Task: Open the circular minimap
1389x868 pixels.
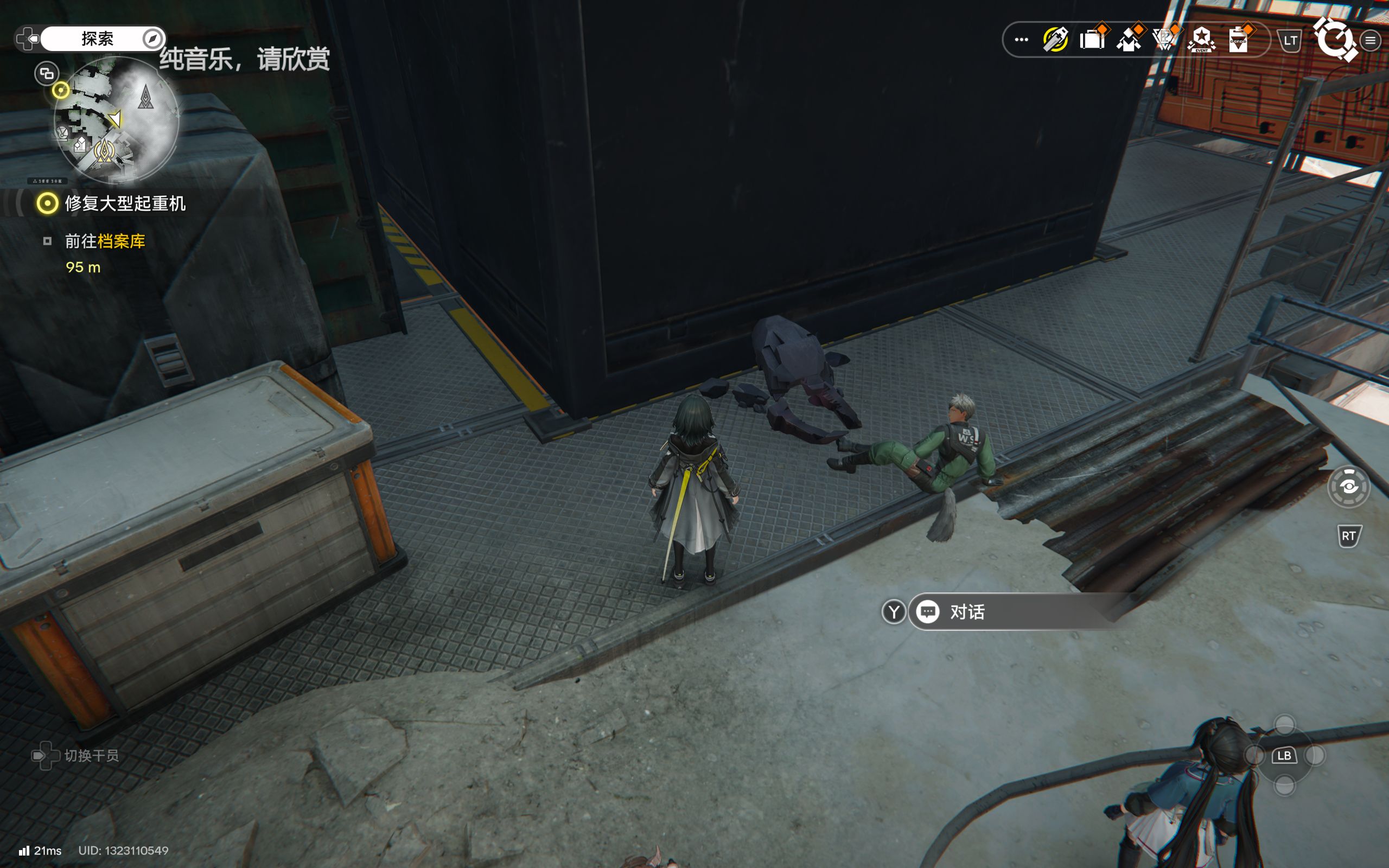Action: (x=117, y=119)
